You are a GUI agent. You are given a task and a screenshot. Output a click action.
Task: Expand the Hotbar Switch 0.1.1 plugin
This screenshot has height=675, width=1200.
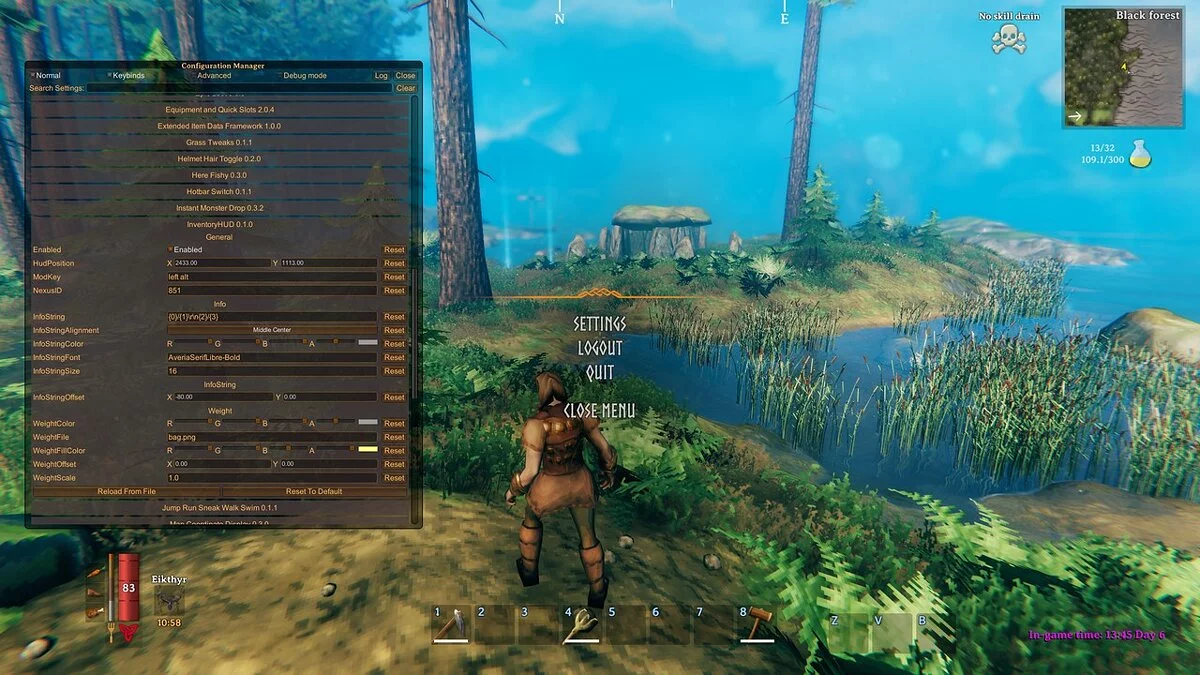[x=218, y=191]
